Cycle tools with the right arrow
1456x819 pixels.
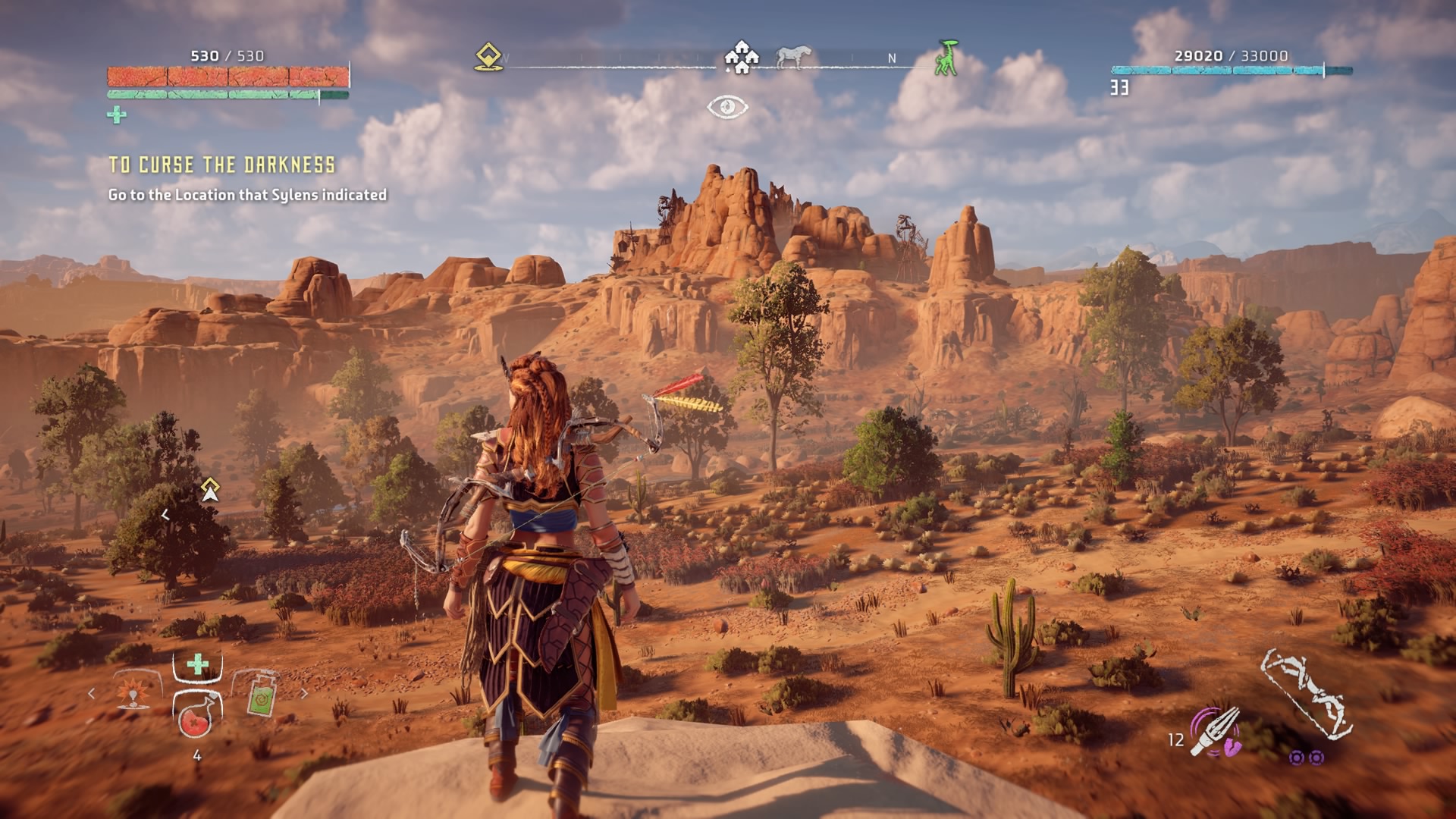[305, 693]
